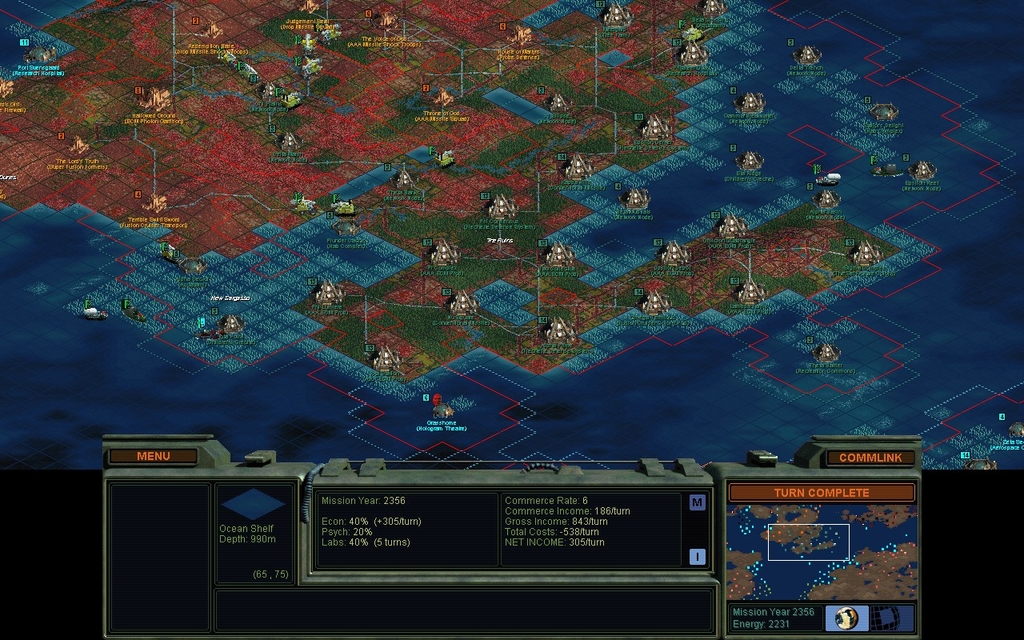The height and width of the screenshot is (640, 1024).
Task: Open the COMMLINK panel
Action: [x=870, y=457]
